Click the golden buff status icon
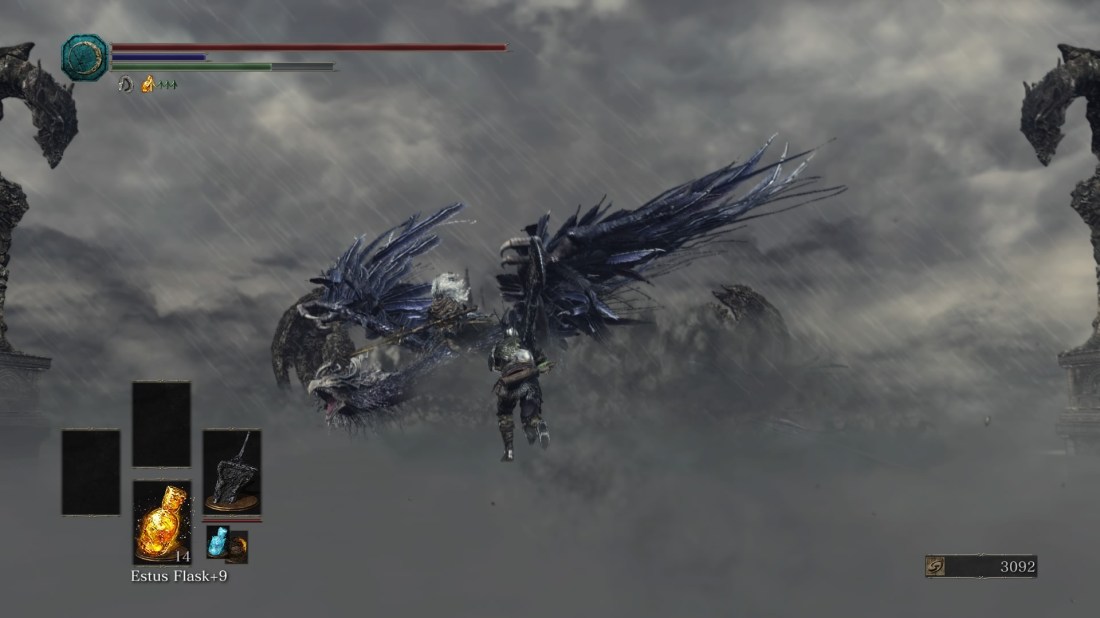 tap(148, 85)
